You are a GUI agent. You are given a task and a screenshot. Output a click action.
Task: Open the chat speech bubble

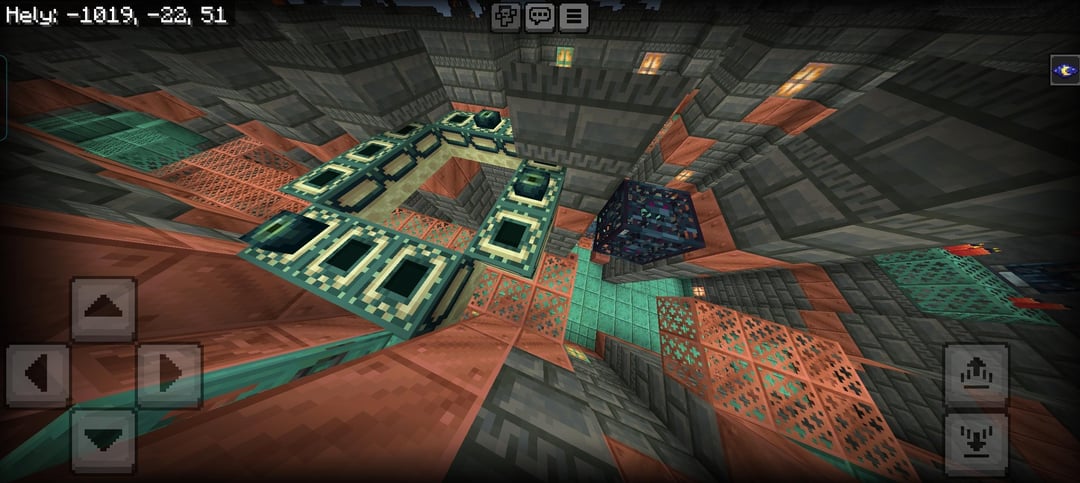click(540, 16)
